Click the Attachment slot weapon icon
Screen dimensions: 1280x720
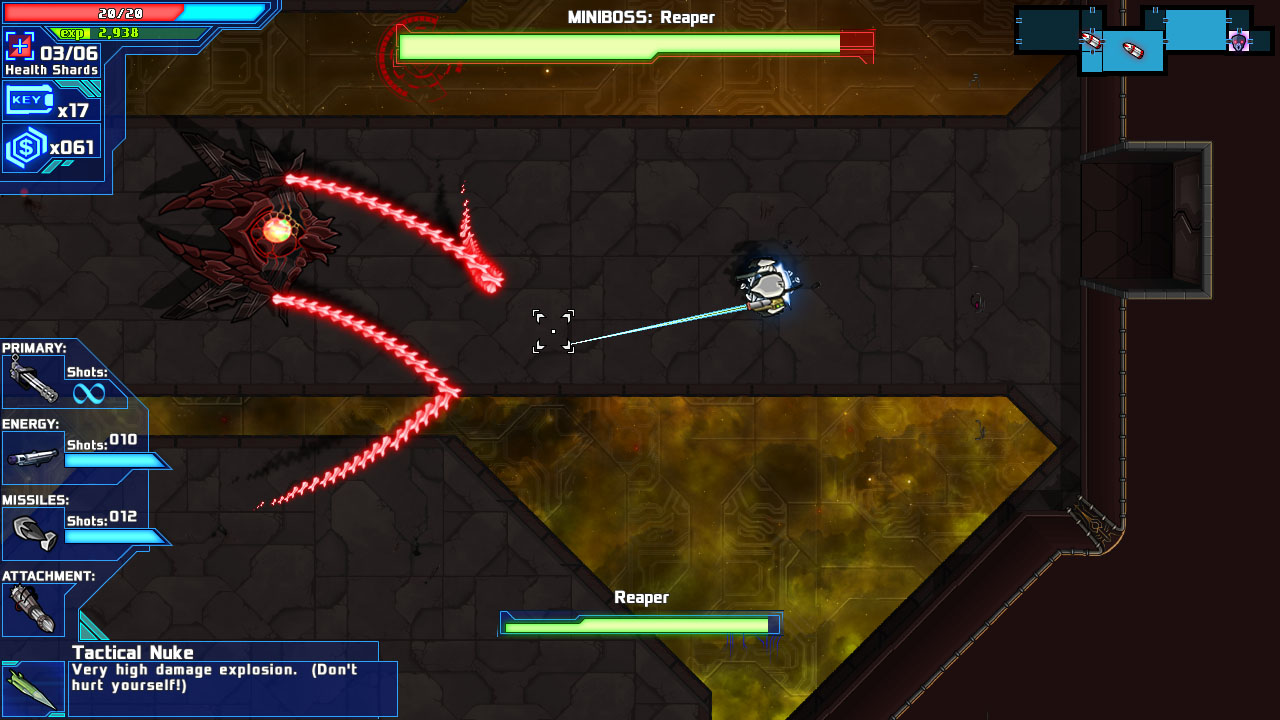[33, 607]
